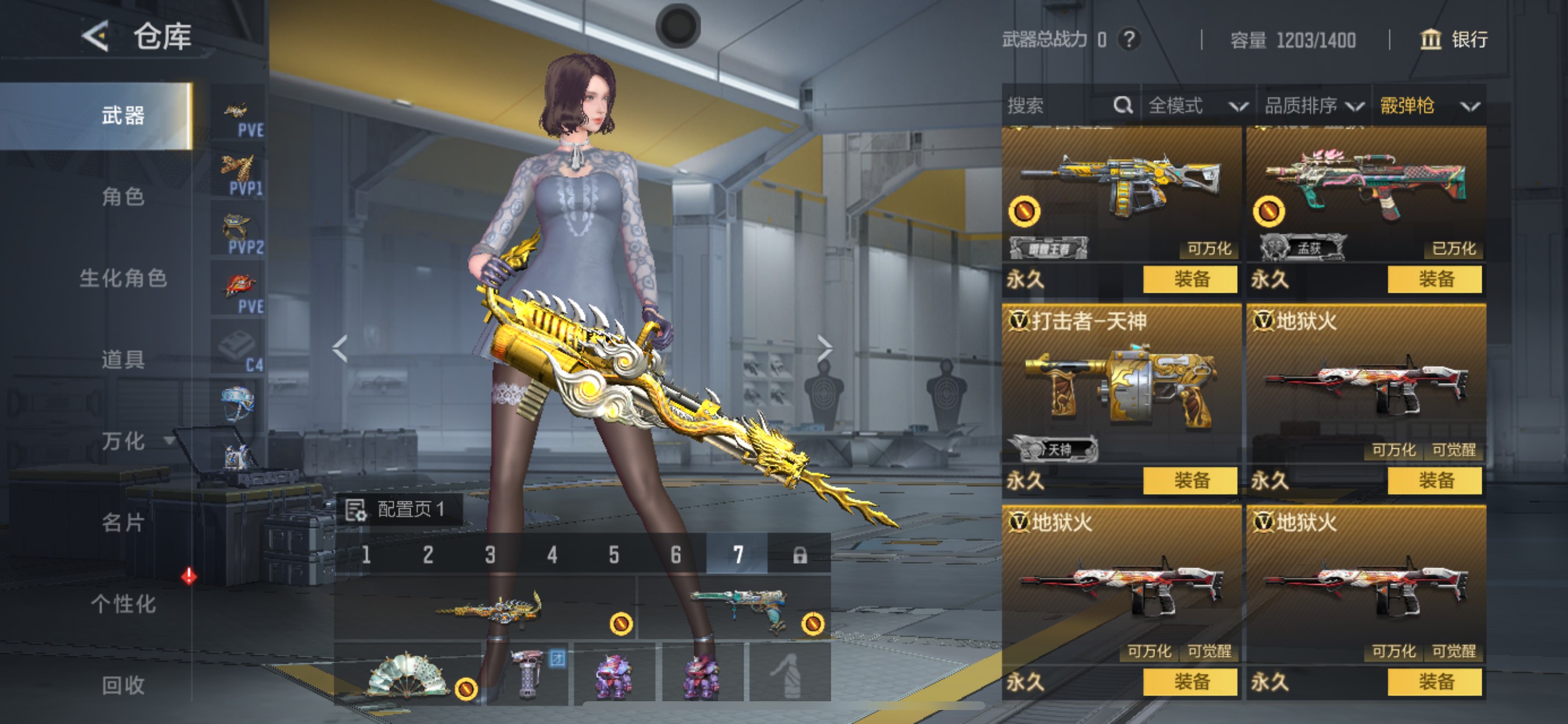Switch to loadout slot 3

pos(490,554)
